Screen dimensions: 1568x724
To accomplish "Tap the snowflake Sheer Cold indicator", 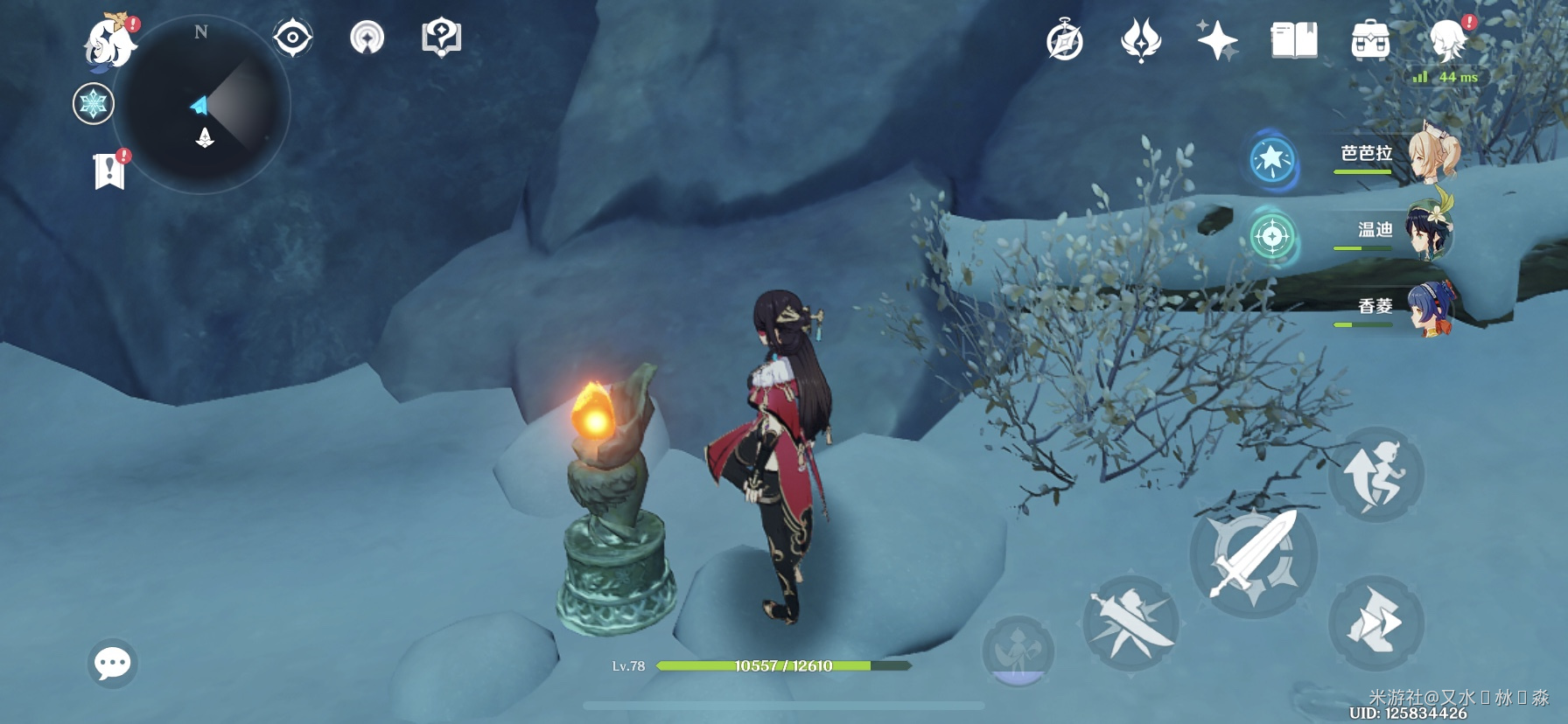I will 93,104.
